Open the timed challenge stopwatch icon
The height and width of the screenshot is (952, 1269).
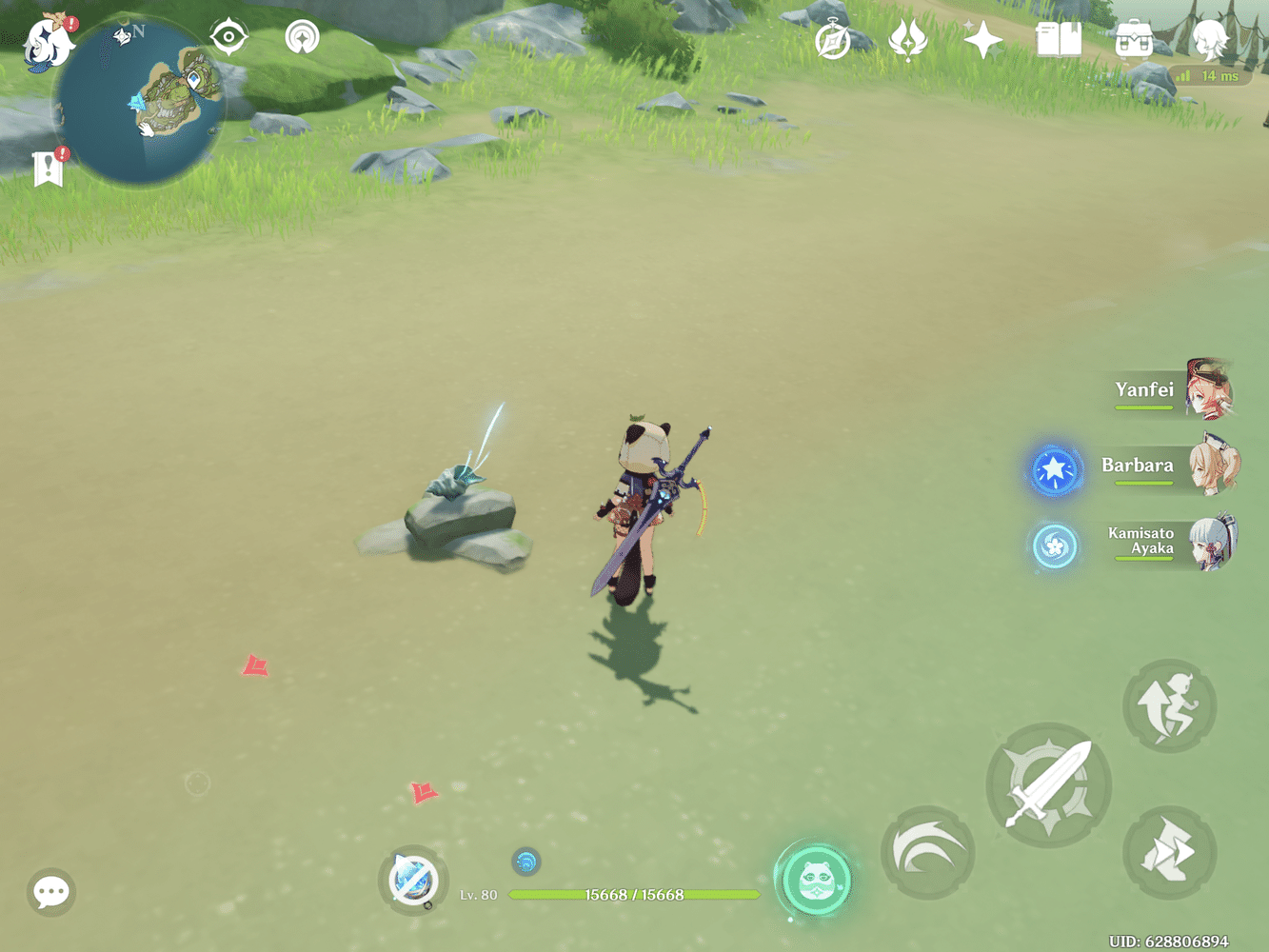tap(831, 39)
